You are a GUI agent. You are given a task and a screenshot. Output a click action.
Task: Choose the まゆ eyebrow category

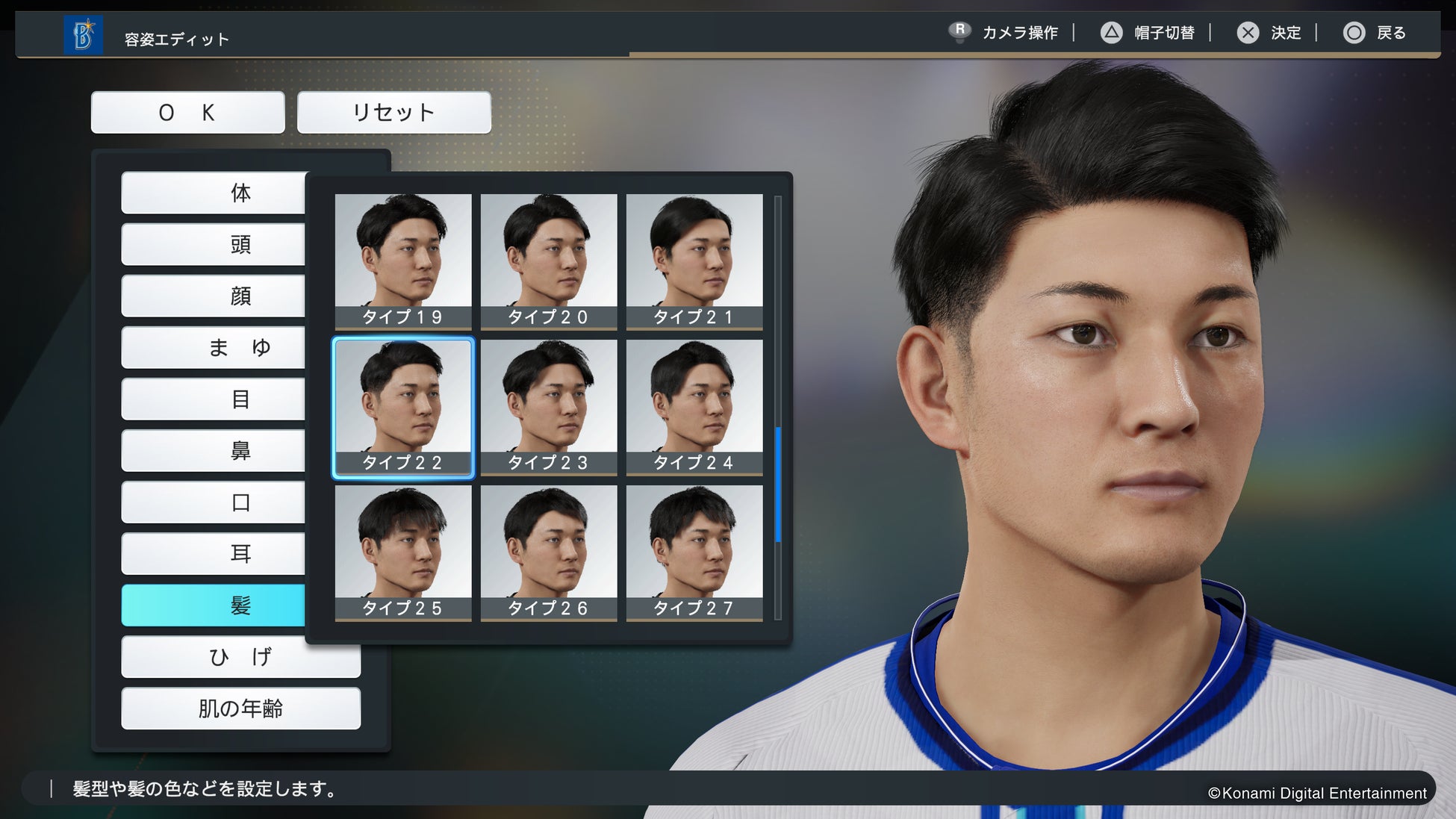pyautogui.click(x=214, y=348)
